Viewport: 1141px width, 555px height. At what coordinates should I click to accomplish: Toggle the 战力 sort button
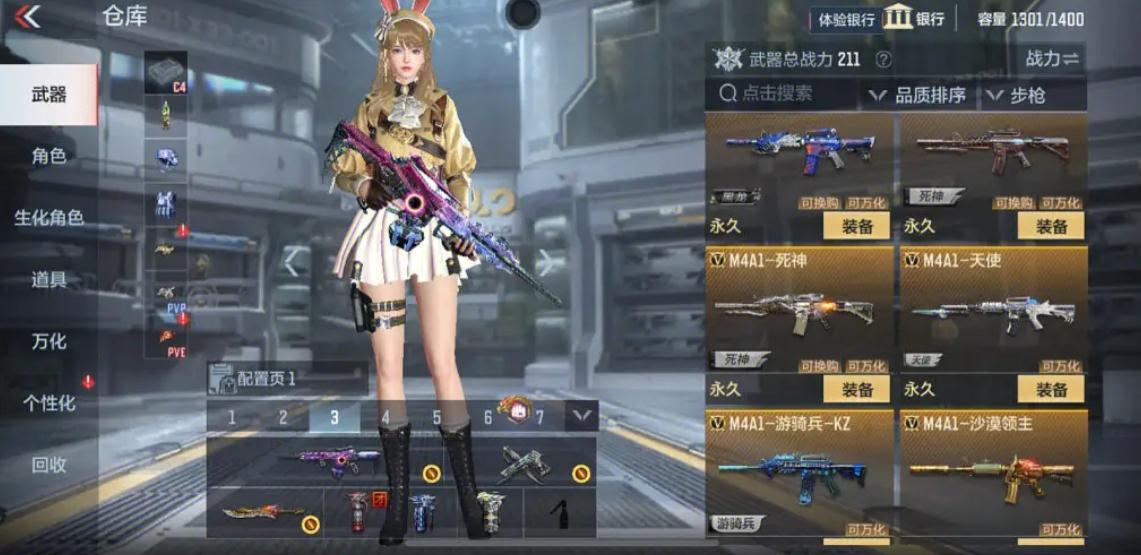tap(1052, 59)
